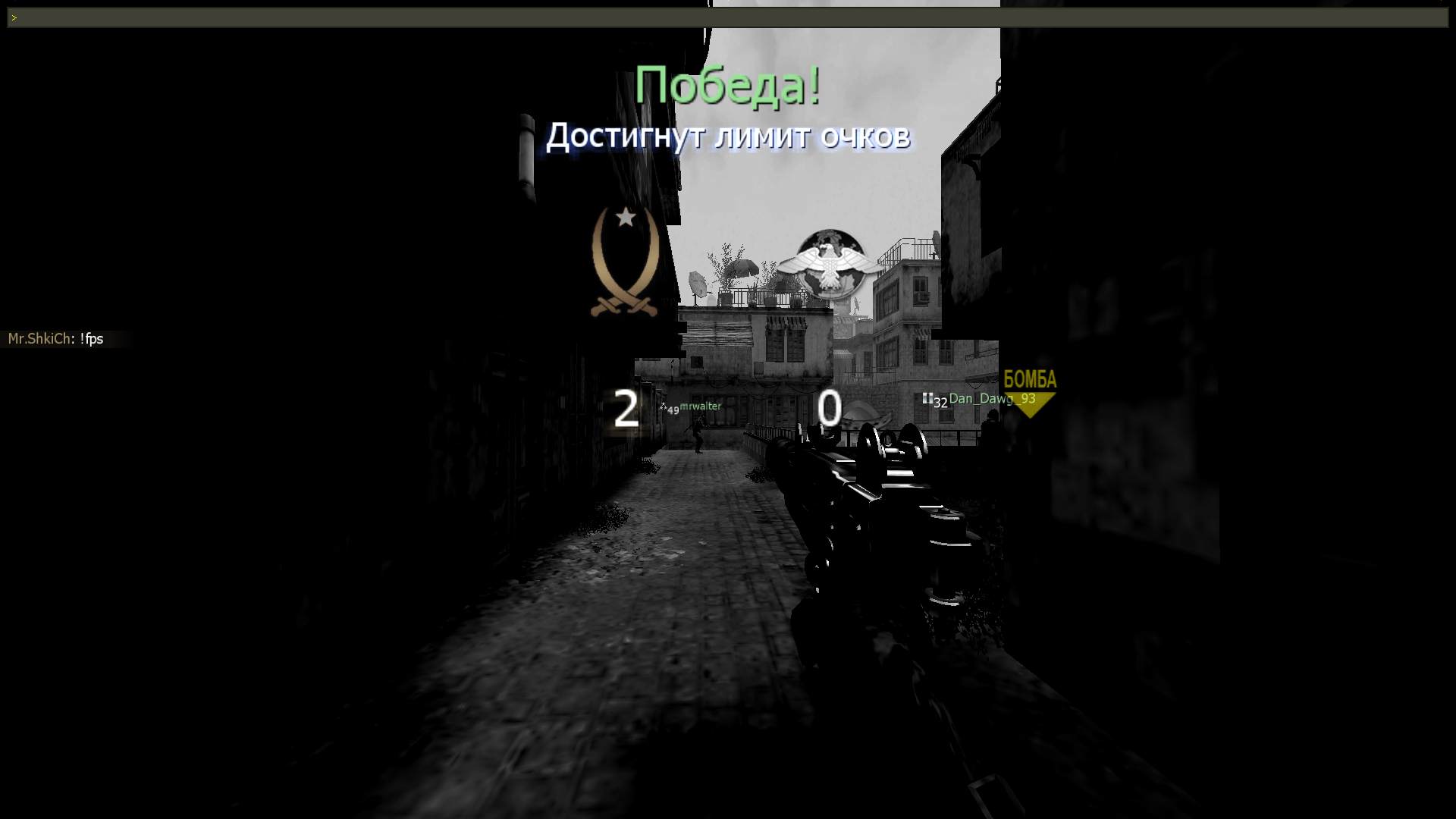Screen dimensions: 1456x819
Task: Click the score number 2 for terrorists
Action: click(x=626, y=409)
